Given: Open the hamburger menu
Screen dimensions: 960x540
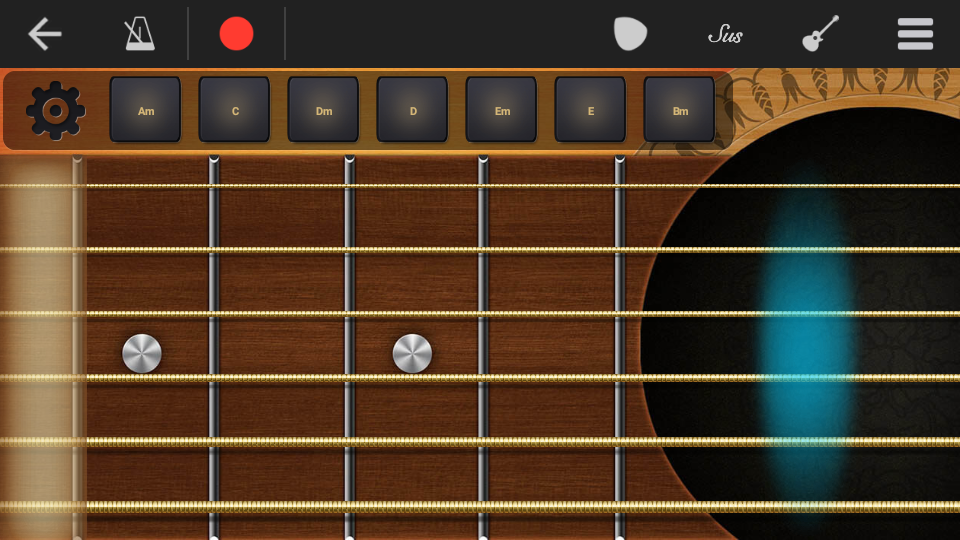Looking at the screenshot, I should click(x=915, y=34).
